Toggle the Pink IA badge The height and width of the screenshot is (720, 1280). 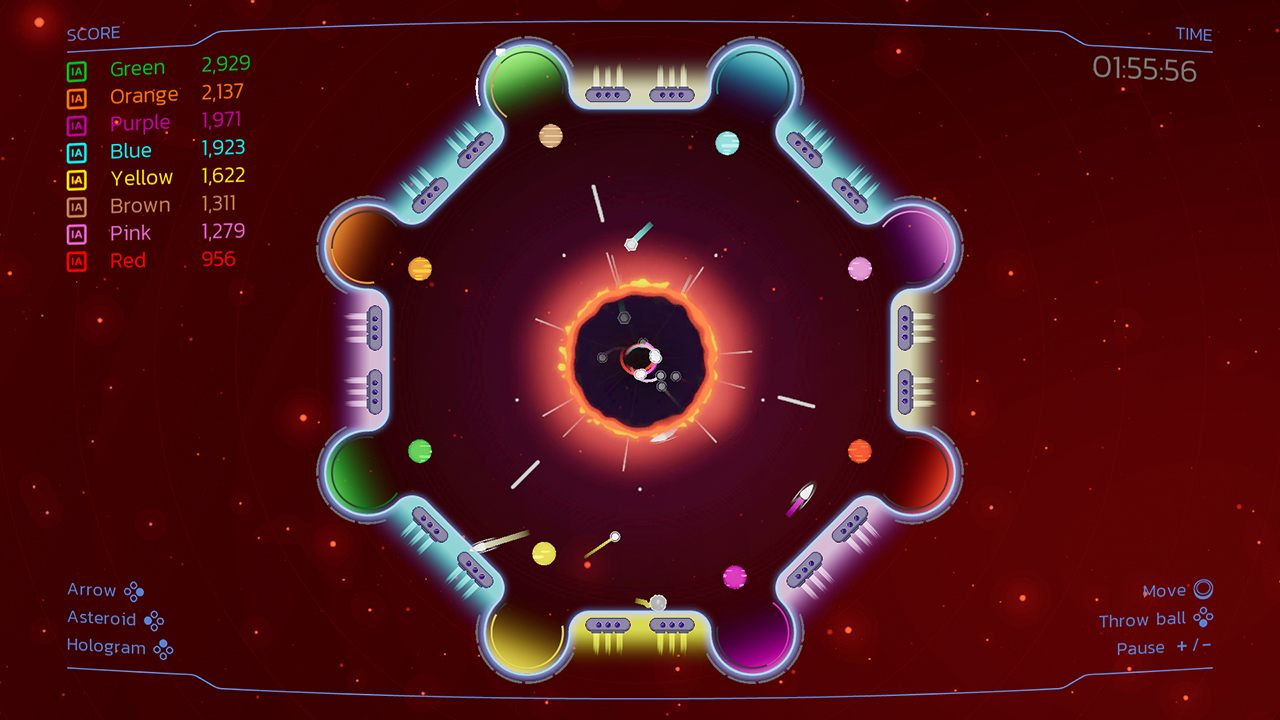75,233
